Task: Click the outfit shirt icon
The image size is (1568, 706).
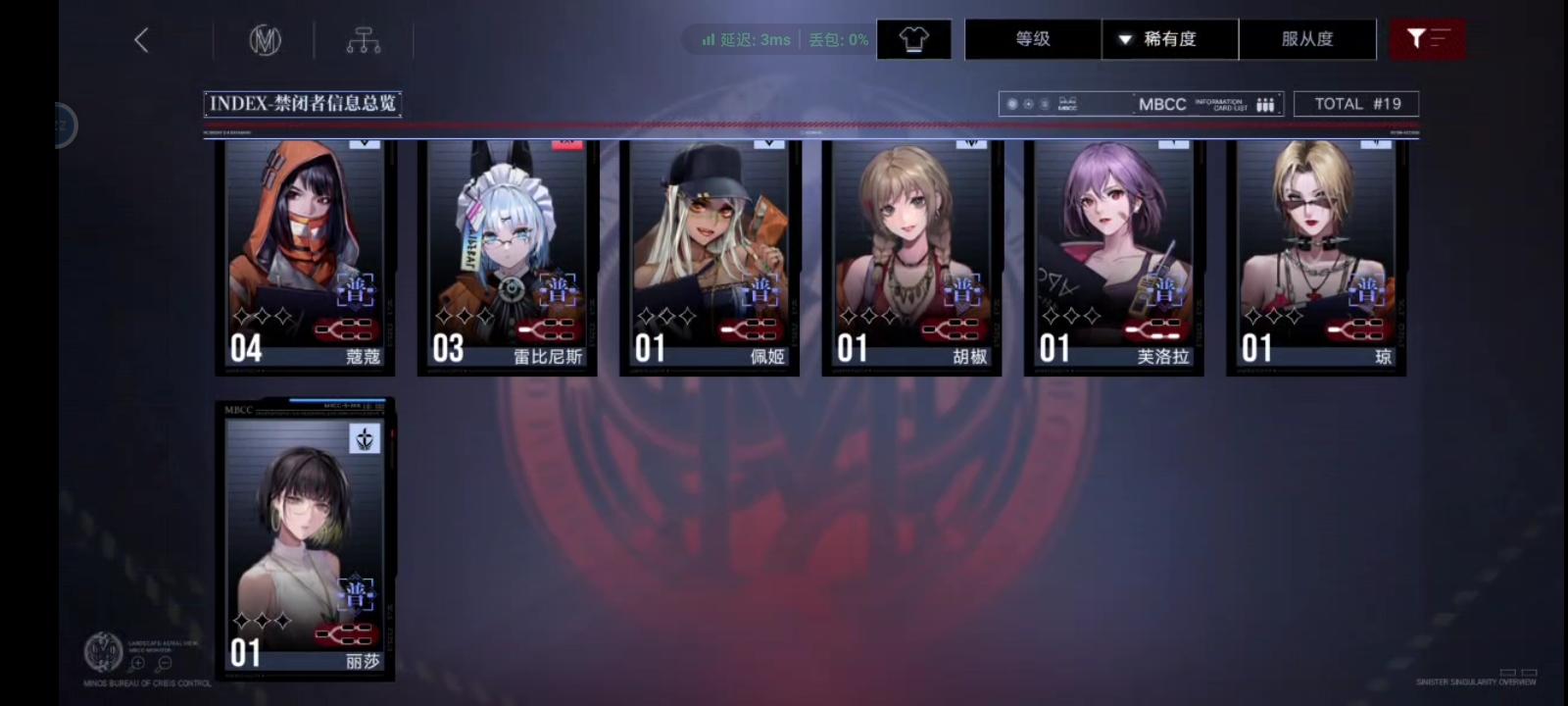Action: (x=912, y=38)
